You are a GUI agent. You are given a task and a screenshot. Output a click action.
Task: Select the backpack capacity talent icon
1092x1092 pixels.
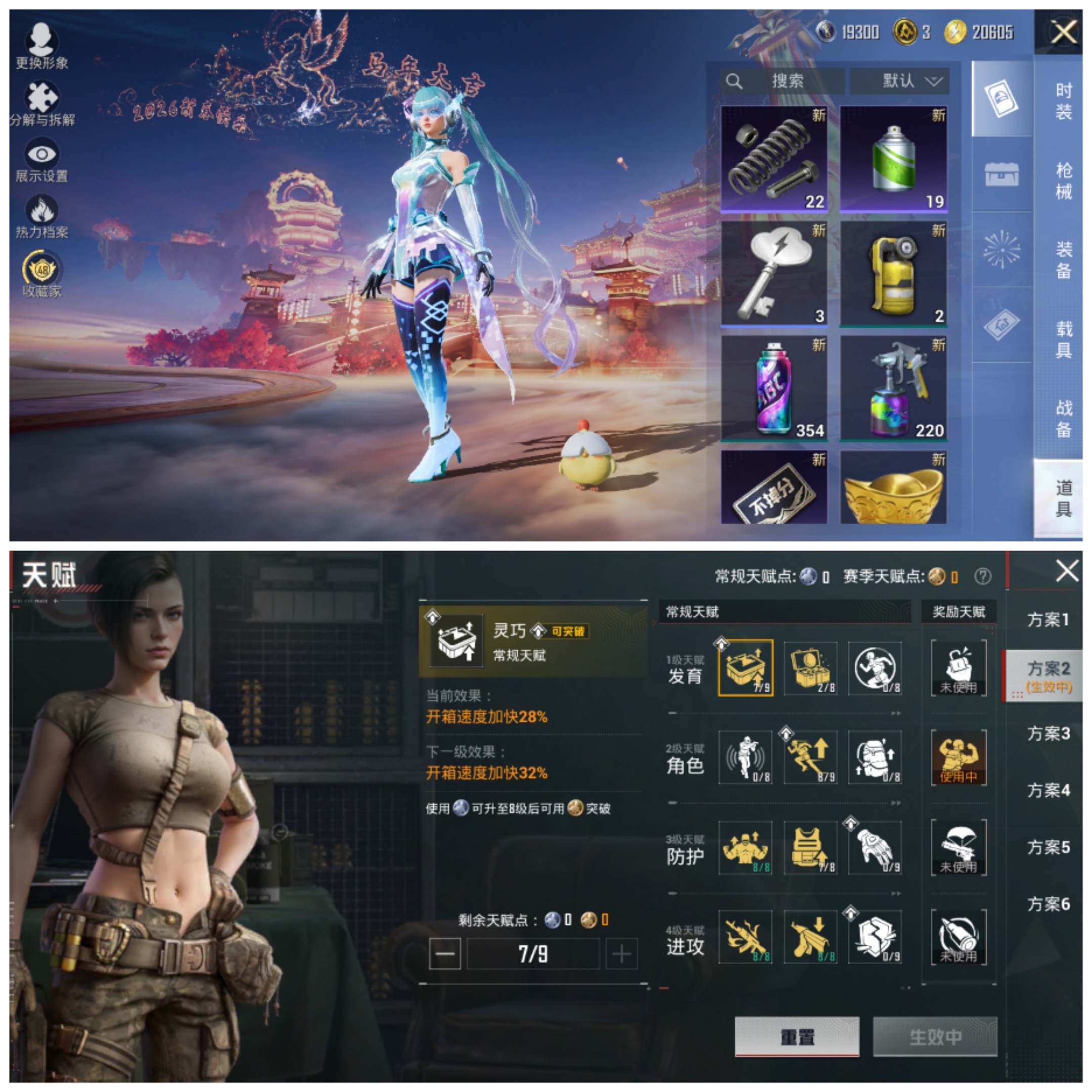coord(875,757)
